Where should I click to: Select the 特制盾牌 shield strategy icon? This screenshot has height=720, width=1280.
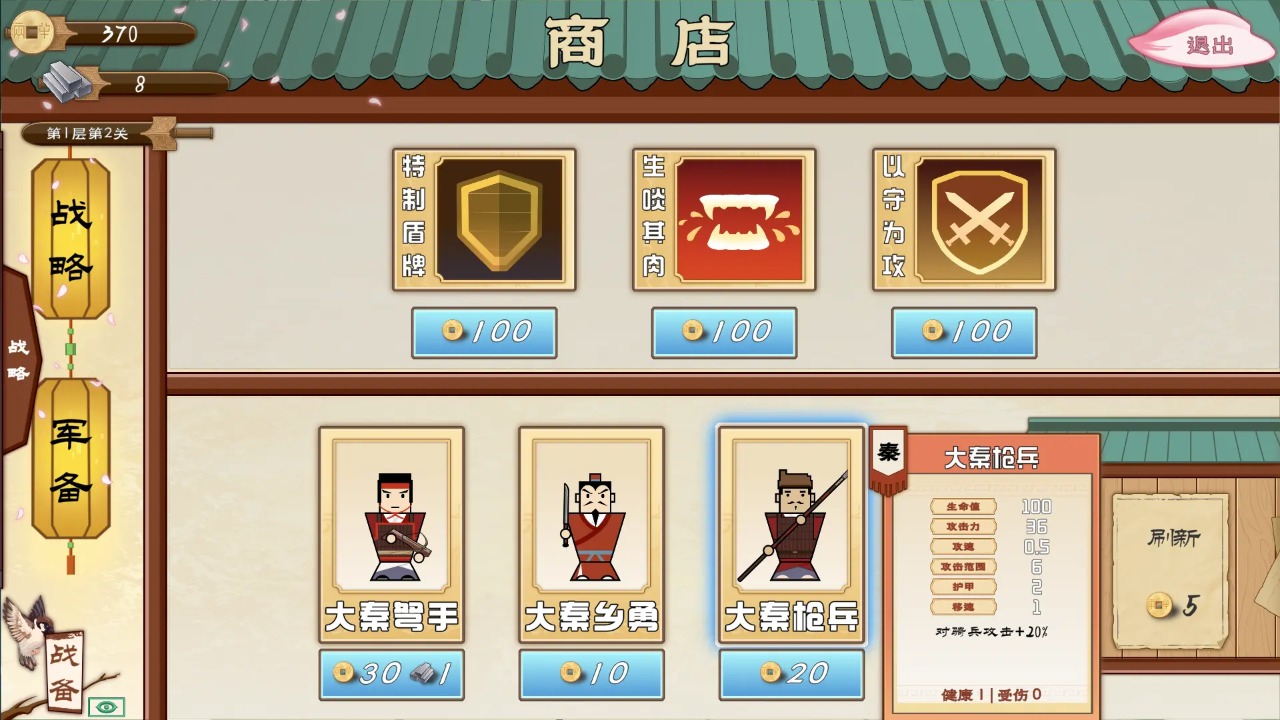coord(484,220)
